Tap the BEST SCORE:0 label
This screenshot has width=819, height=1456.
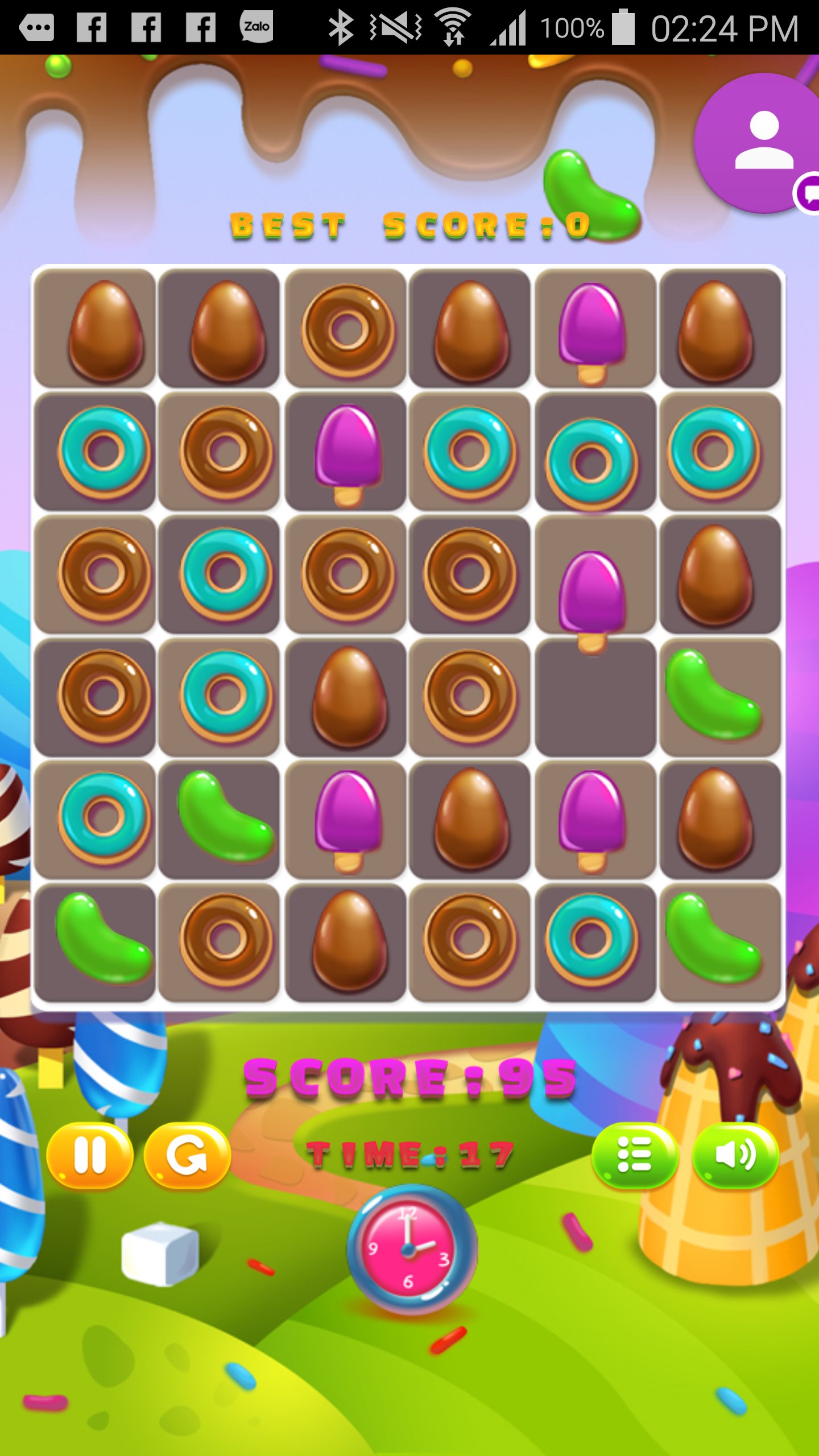[x=407, y=224]
